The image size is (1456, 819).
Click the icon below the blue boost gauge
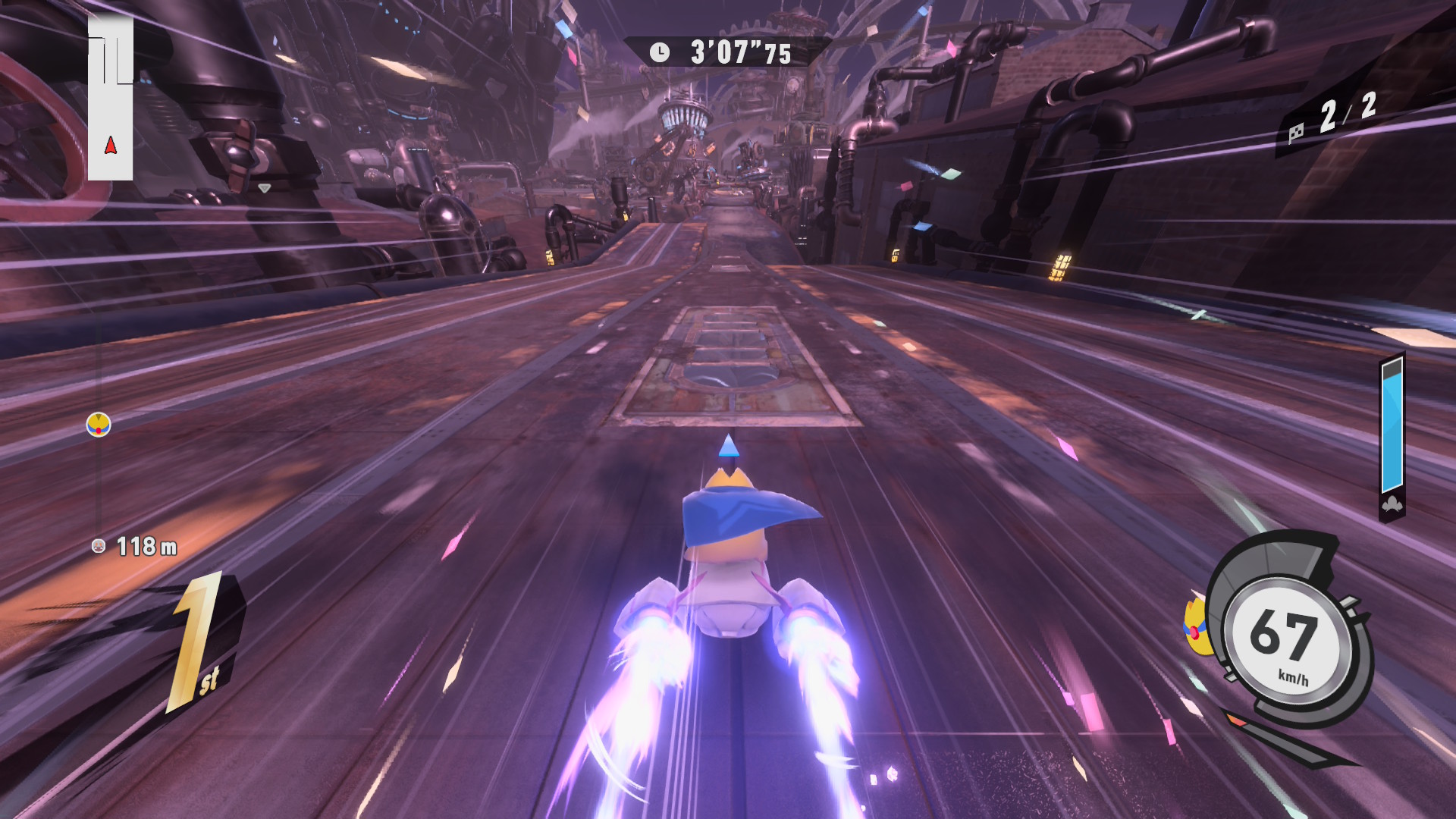[1392, 505]
